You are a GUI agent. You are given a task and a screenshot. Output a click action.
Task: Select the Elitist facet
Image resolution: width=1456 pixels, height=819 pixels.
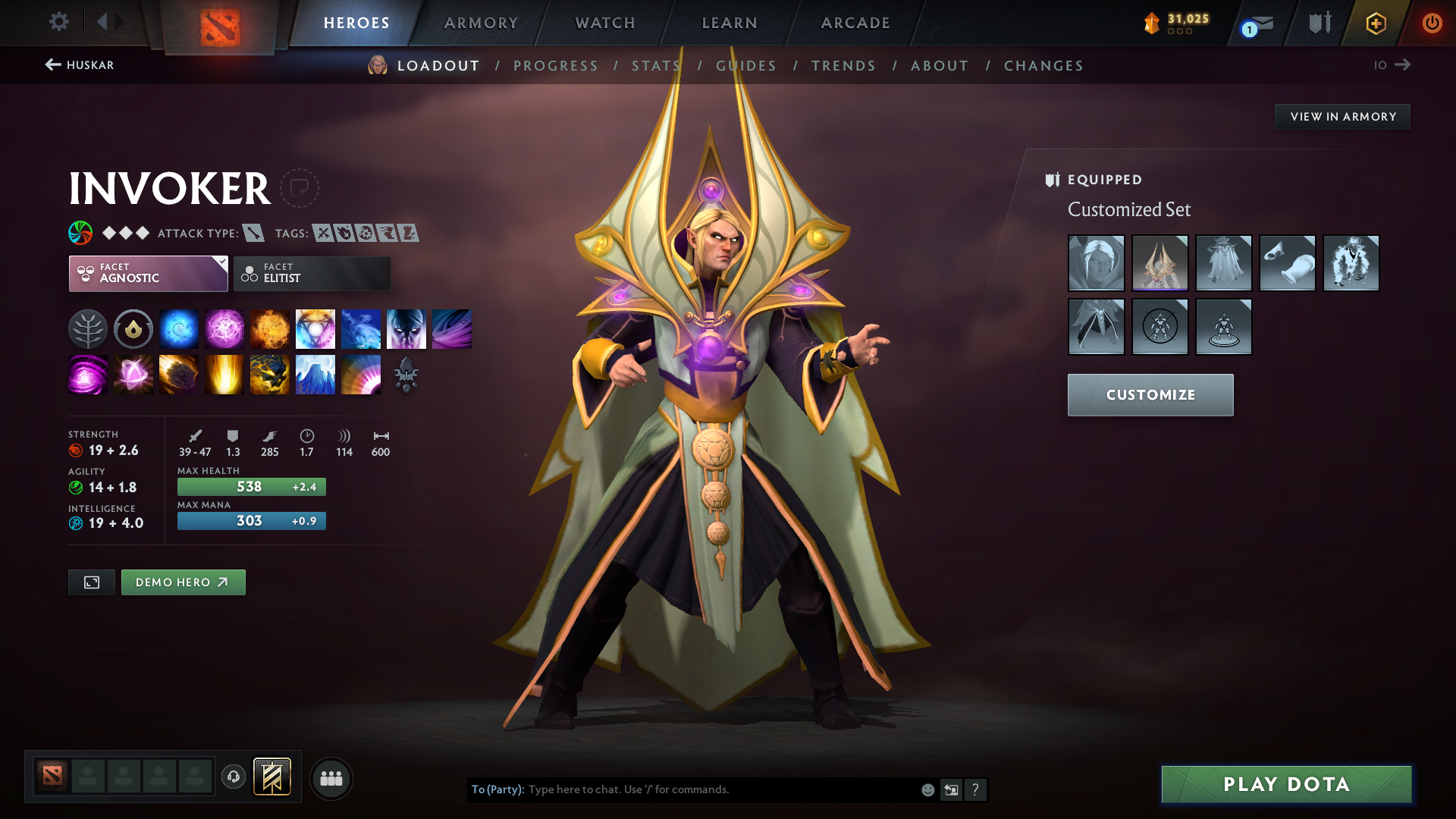point(312,273)
